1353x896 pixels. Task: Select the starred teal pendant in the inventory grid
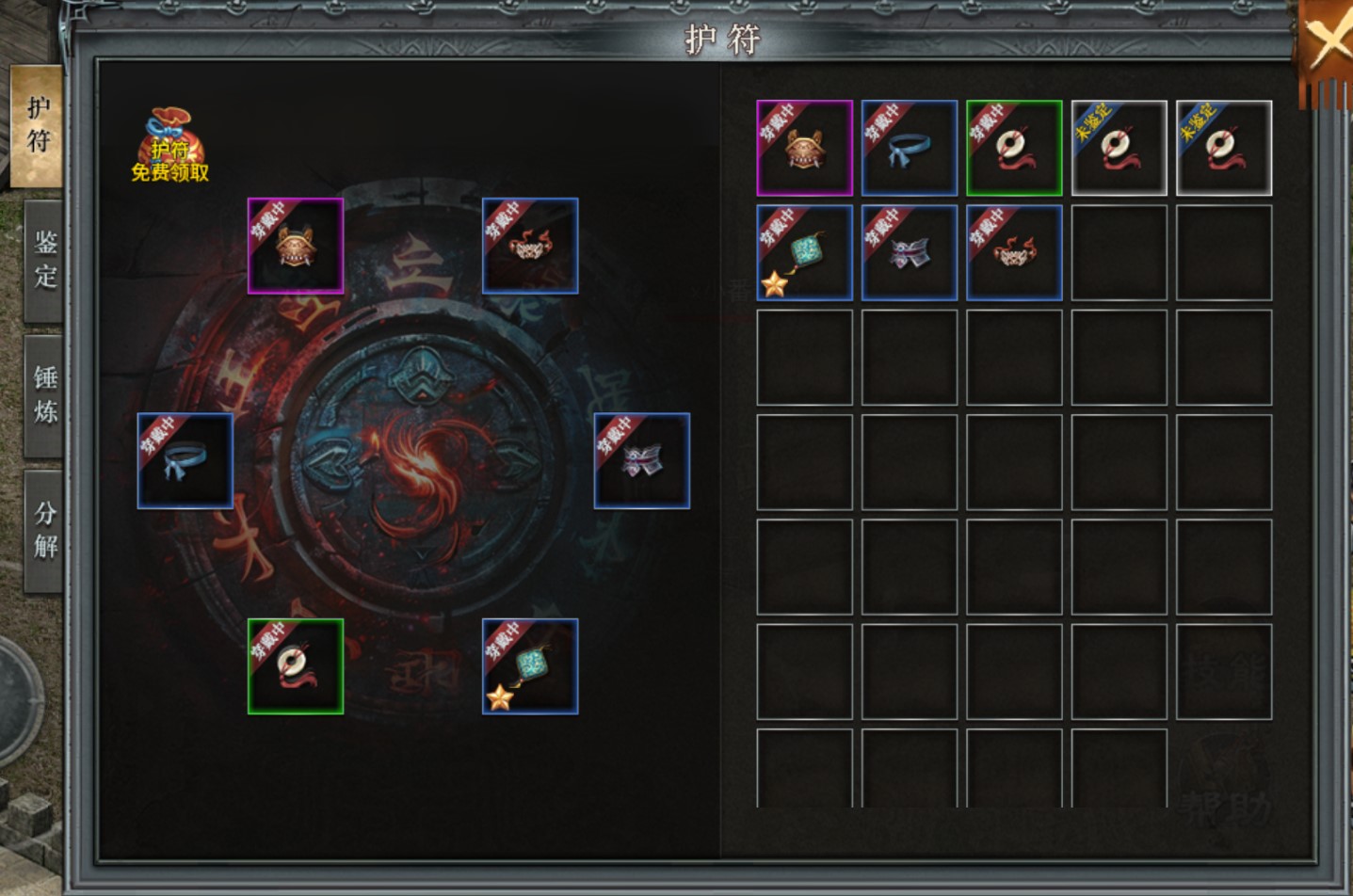pos(805,253)
